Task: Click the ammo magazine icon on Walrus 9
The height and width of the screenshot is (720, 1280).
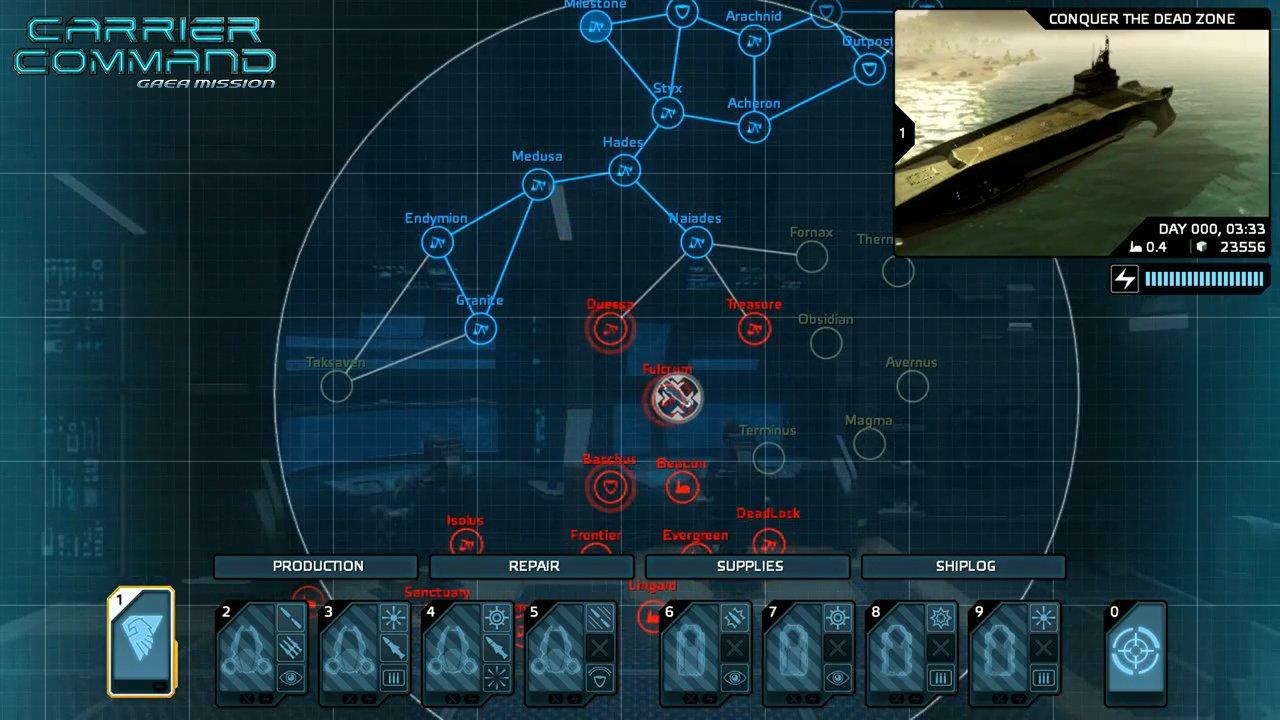Action: tap(1044, 676)
